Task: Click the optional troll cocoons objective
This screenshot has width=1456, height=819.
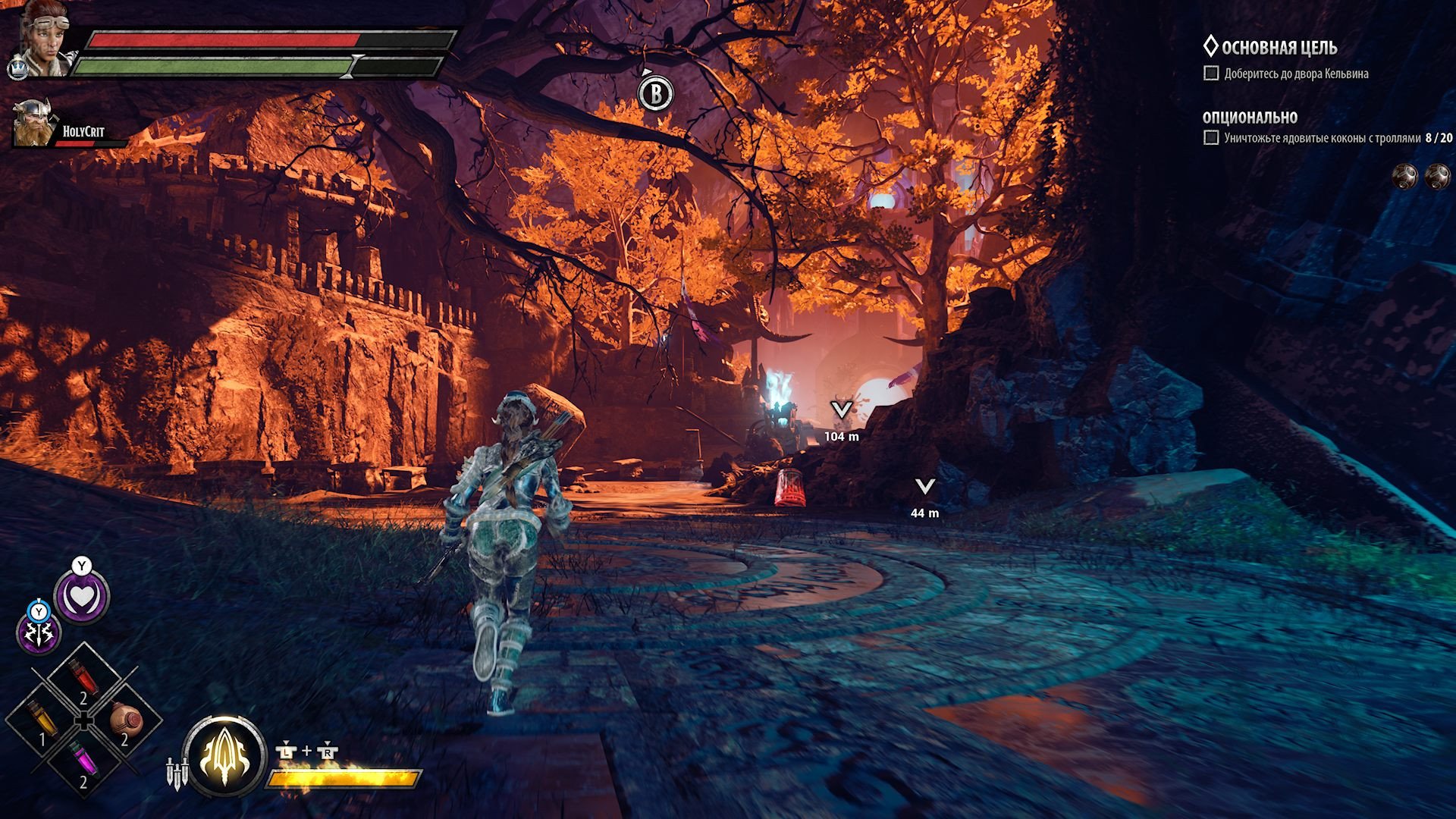Action: point(1321,138)
